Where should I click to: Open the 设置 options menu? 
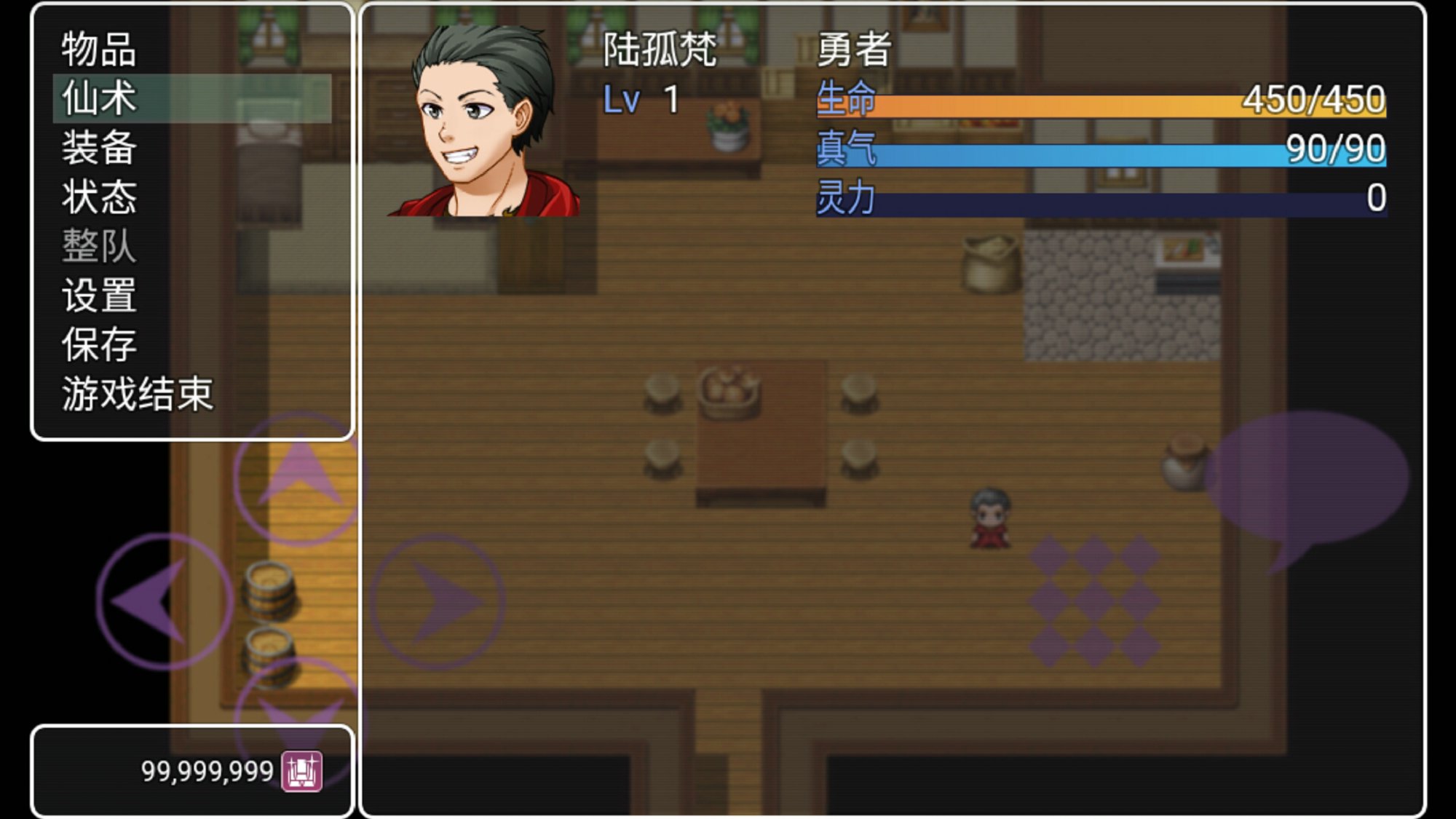click(99, 296)
